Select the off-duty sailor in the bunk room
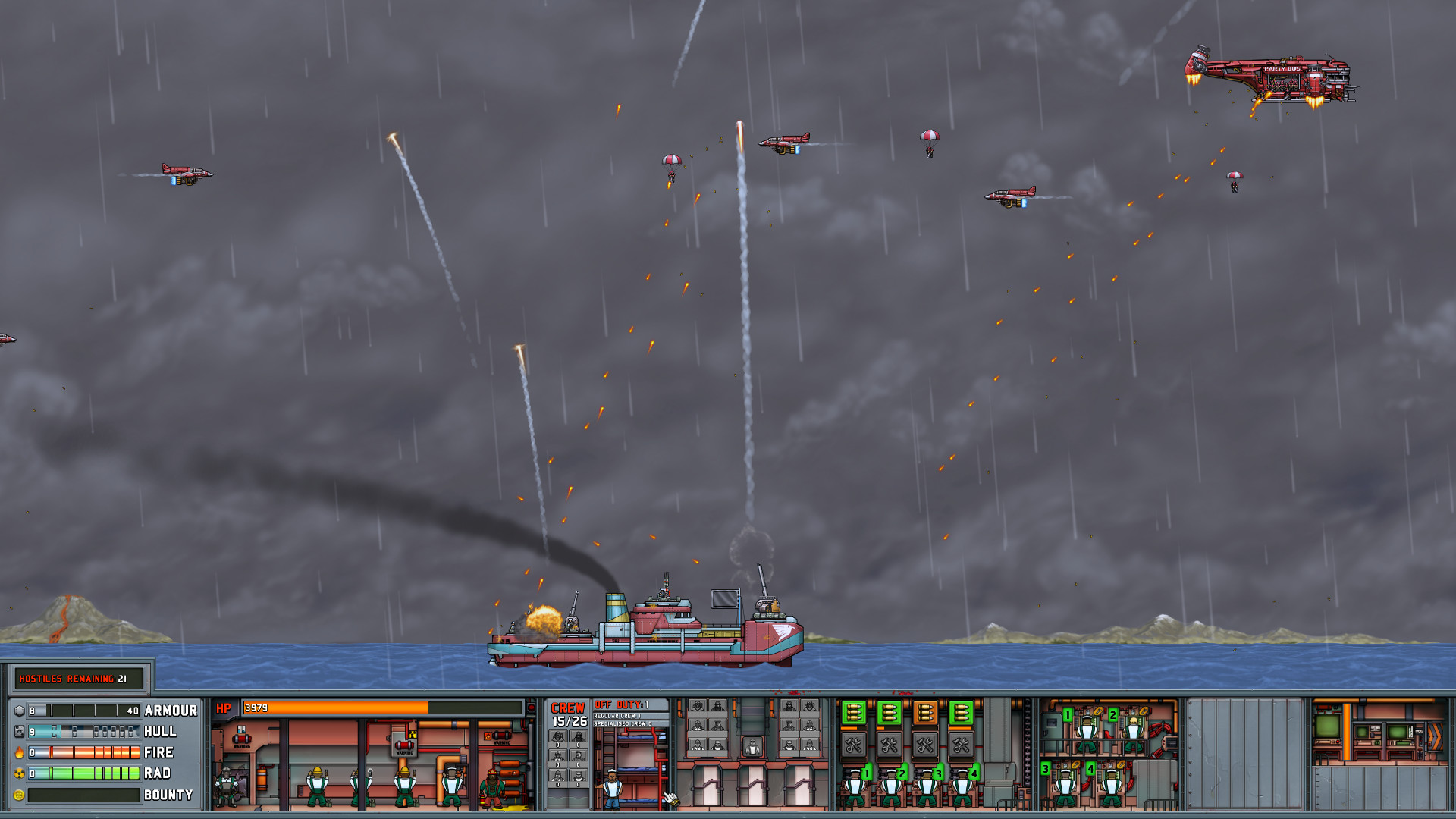1456x819 pixels. point(612,789)
